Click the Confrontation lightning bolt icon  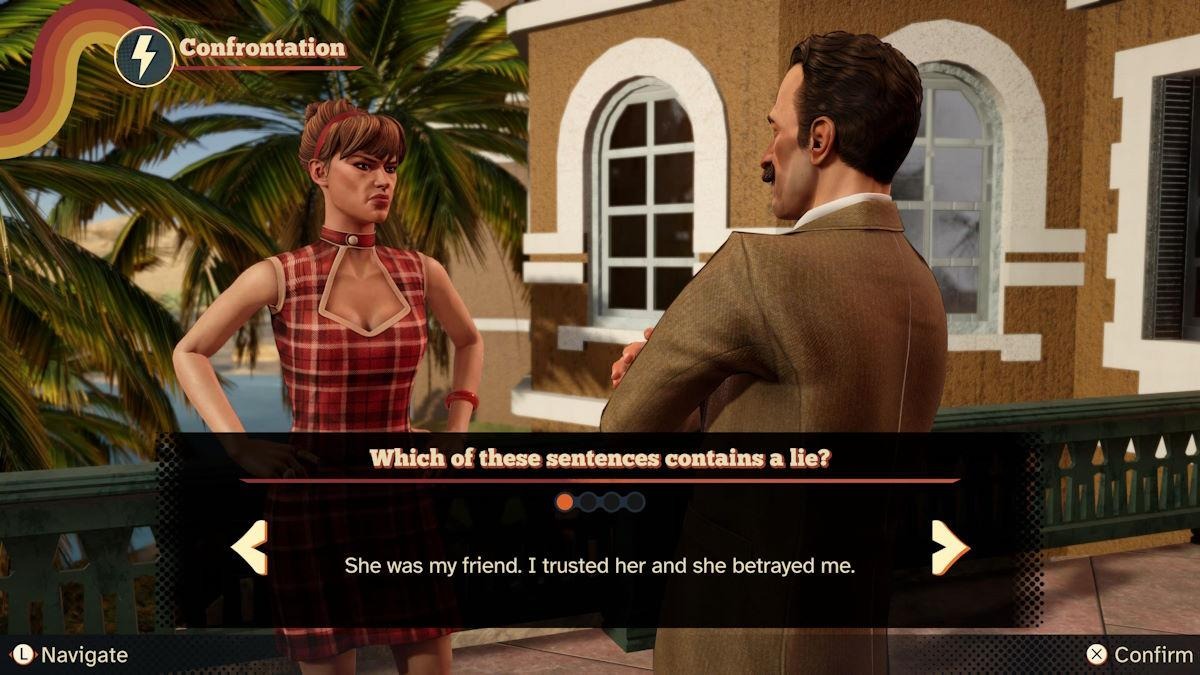click(x=144, y=57)
